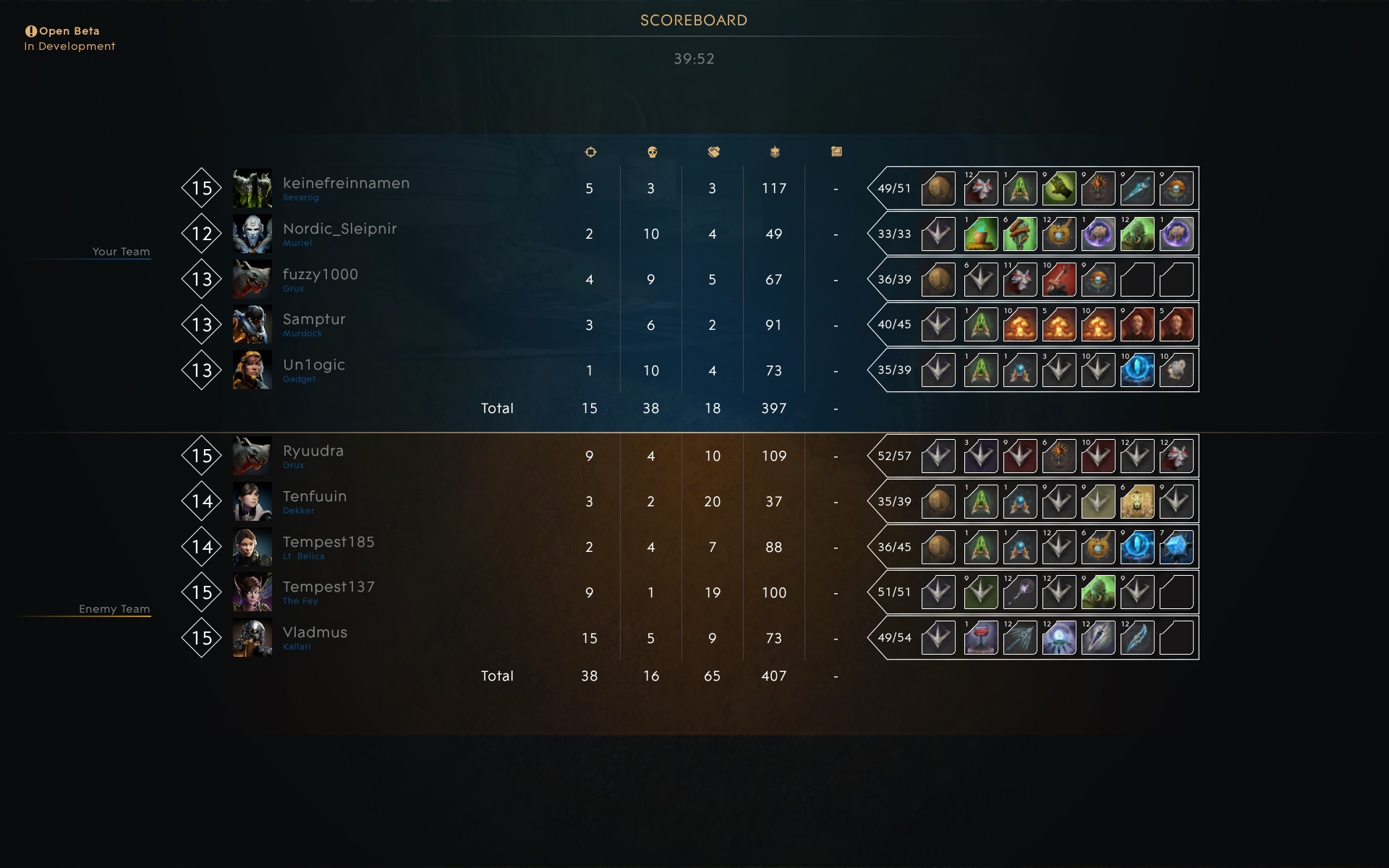Choose Samptur's Murdock portrait

[252, 325]
